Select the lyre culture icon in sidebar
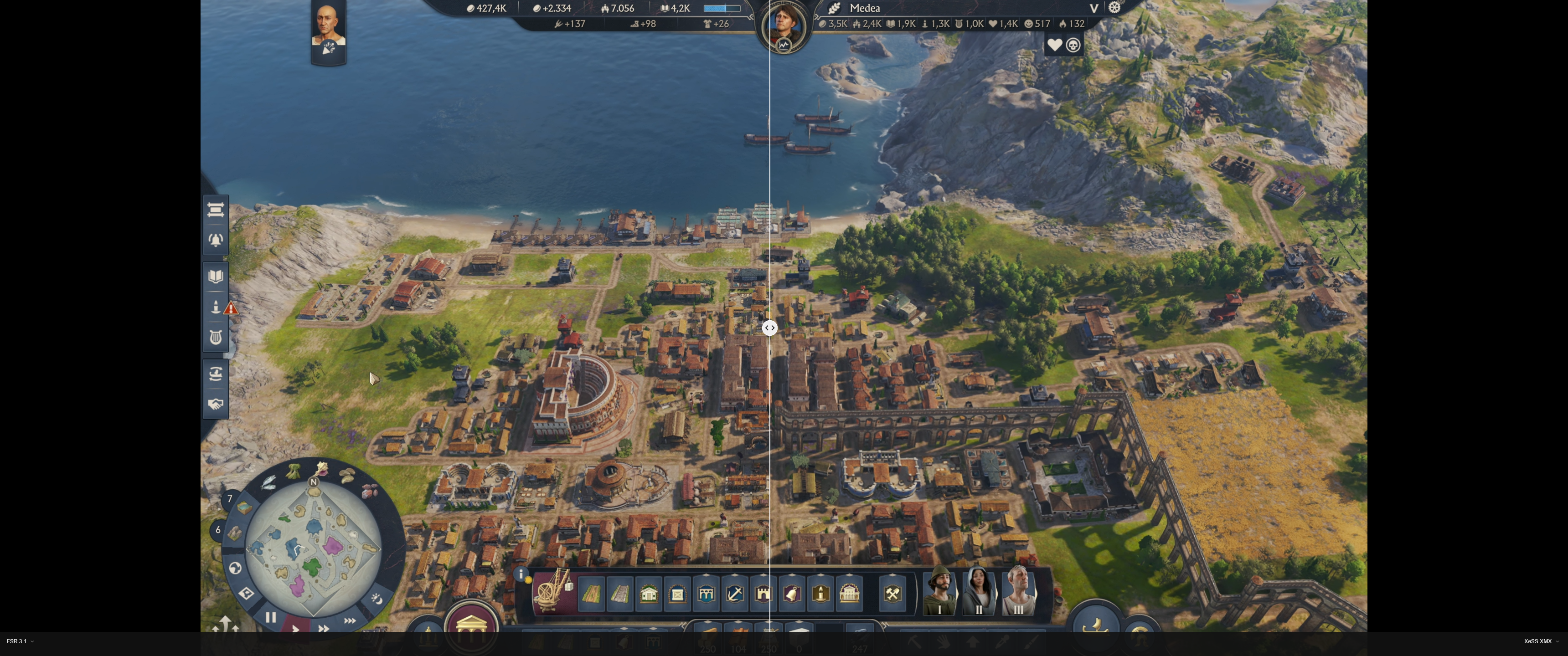The width and height of the screenshot is (1568, 656). (x=216, y=337)
